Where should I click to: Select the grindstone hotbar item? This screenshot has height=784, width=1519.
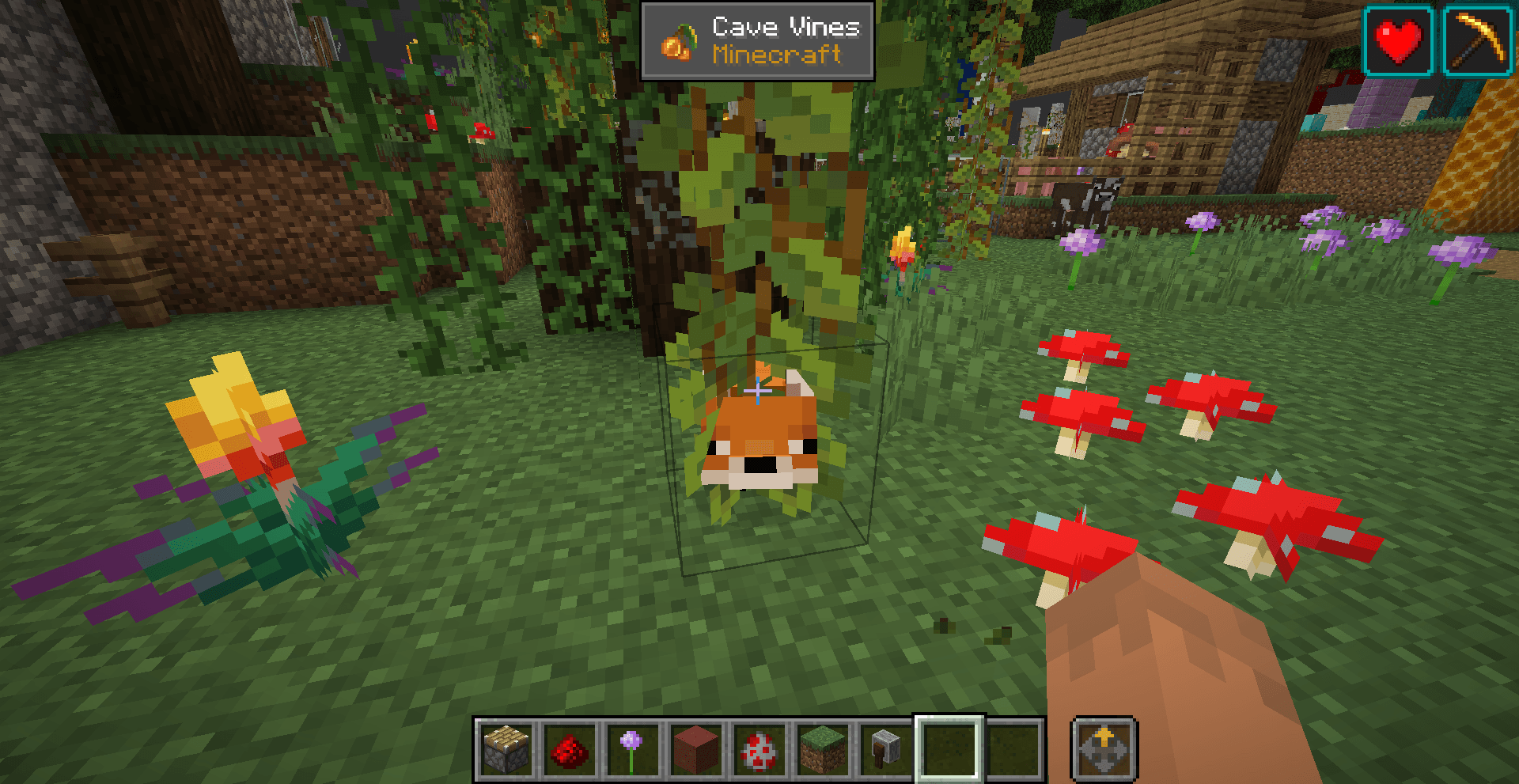pyautogui.click(x=887, y=747)
